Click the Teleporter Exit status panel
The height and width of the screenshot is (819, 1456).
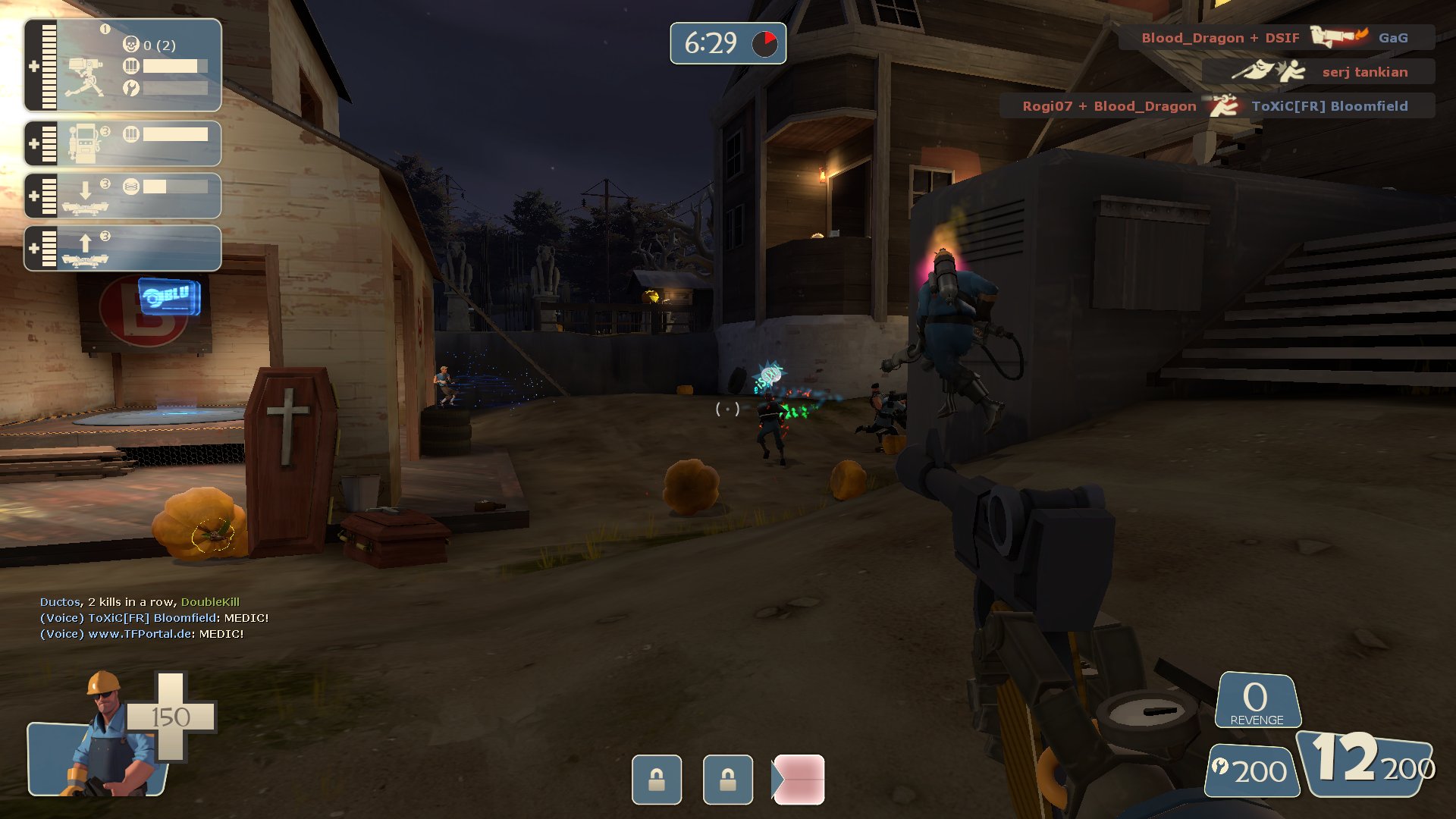[123, 248]
